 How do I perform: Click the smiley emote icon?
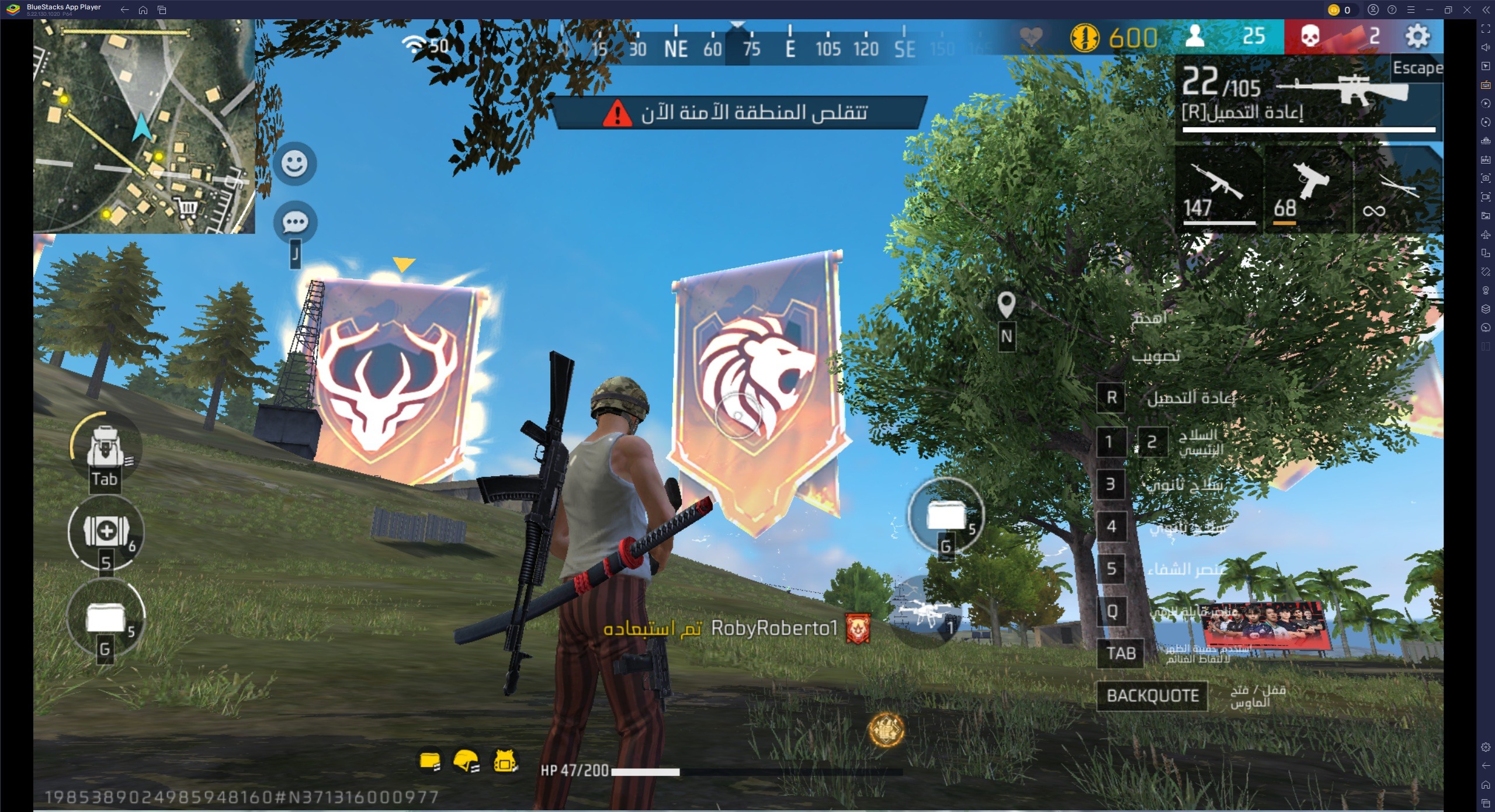click(x=294, y=165)
